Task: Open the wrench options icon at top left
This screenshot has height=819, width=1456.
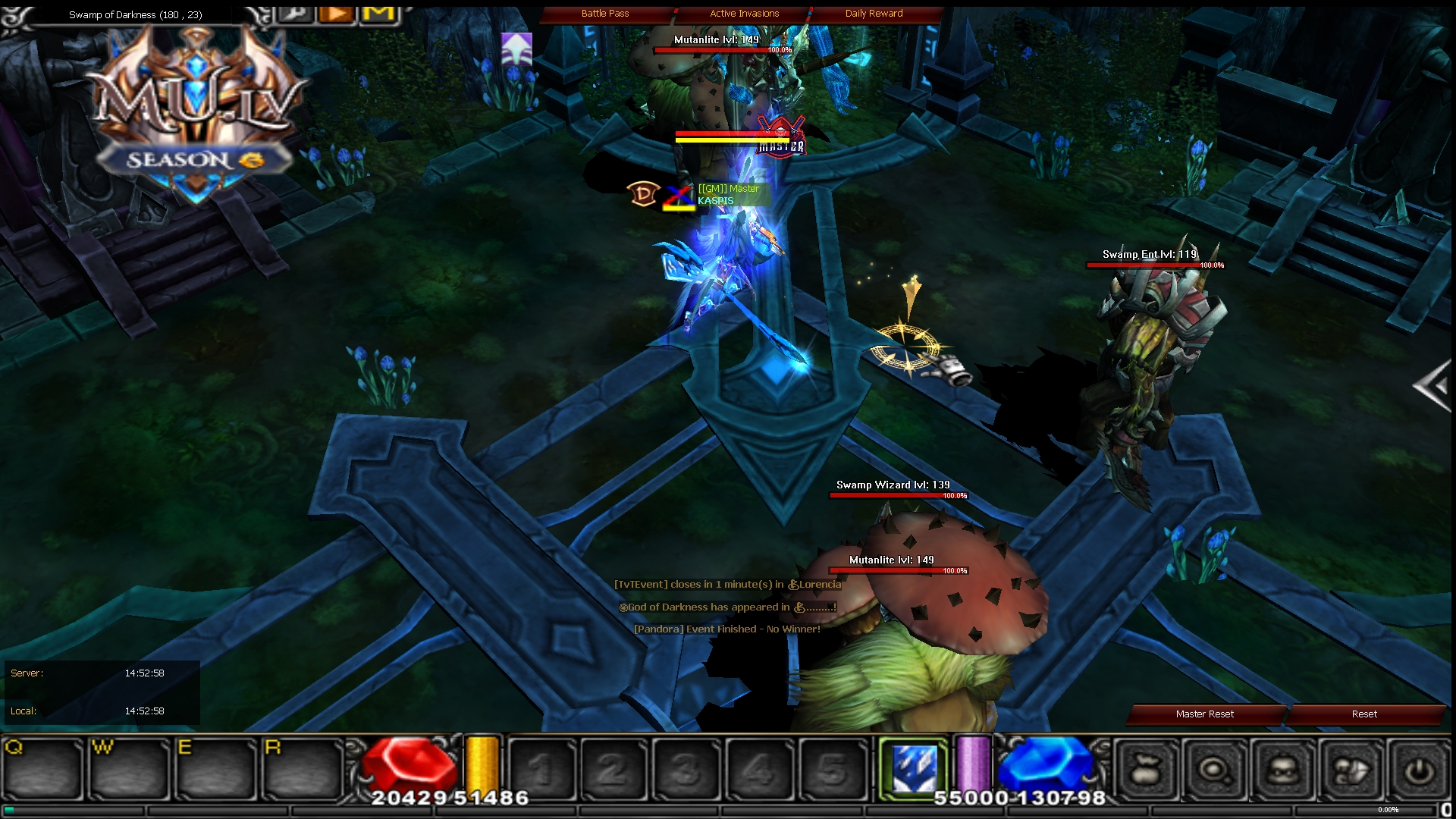Action: 295,12
